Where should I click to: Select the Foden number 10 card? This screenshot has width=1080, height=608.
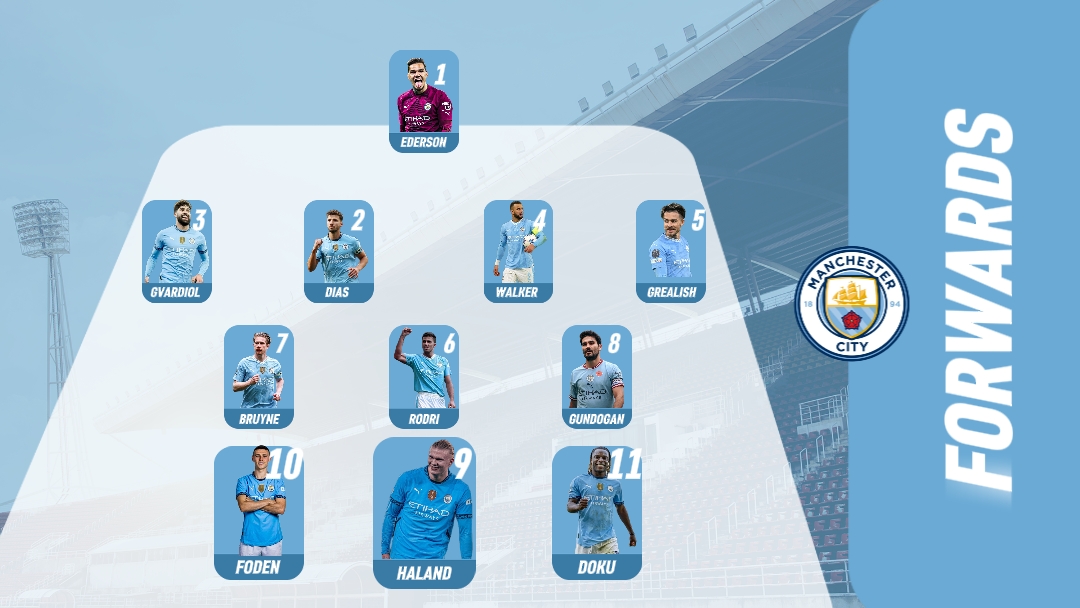259,512
